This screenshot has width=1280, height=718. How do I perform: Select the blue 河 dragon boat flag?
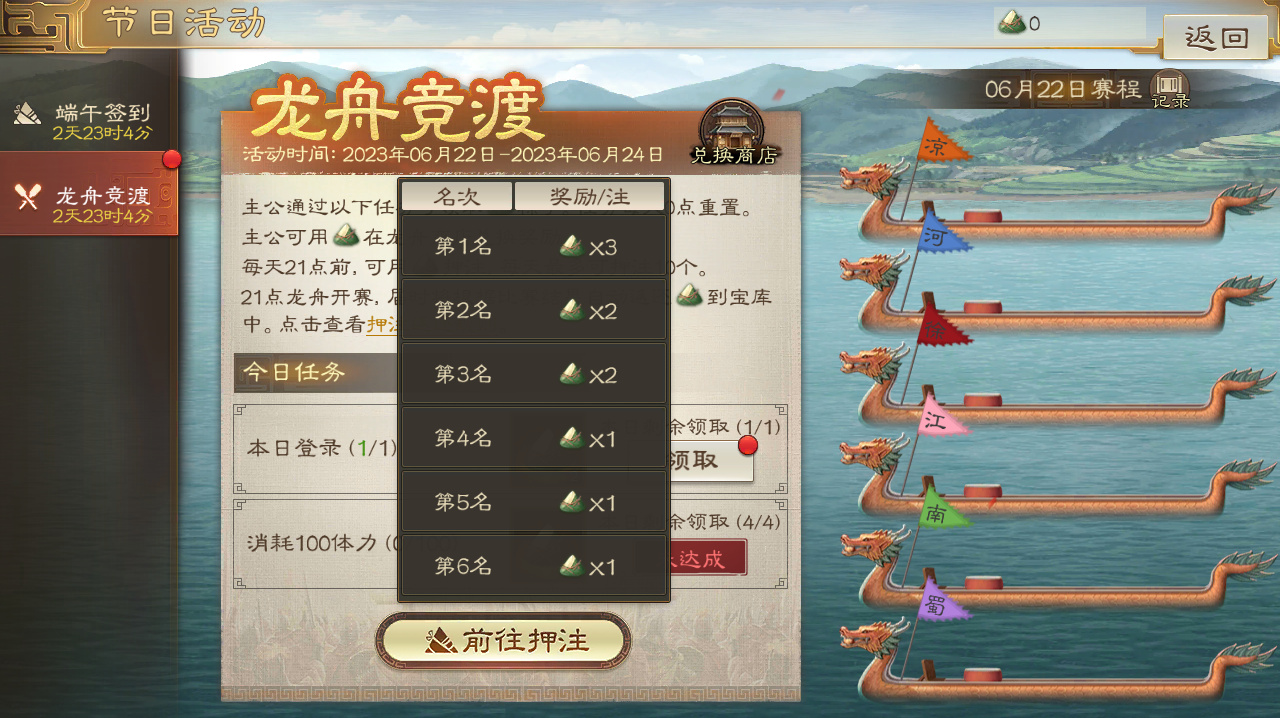tap(940, 236)
